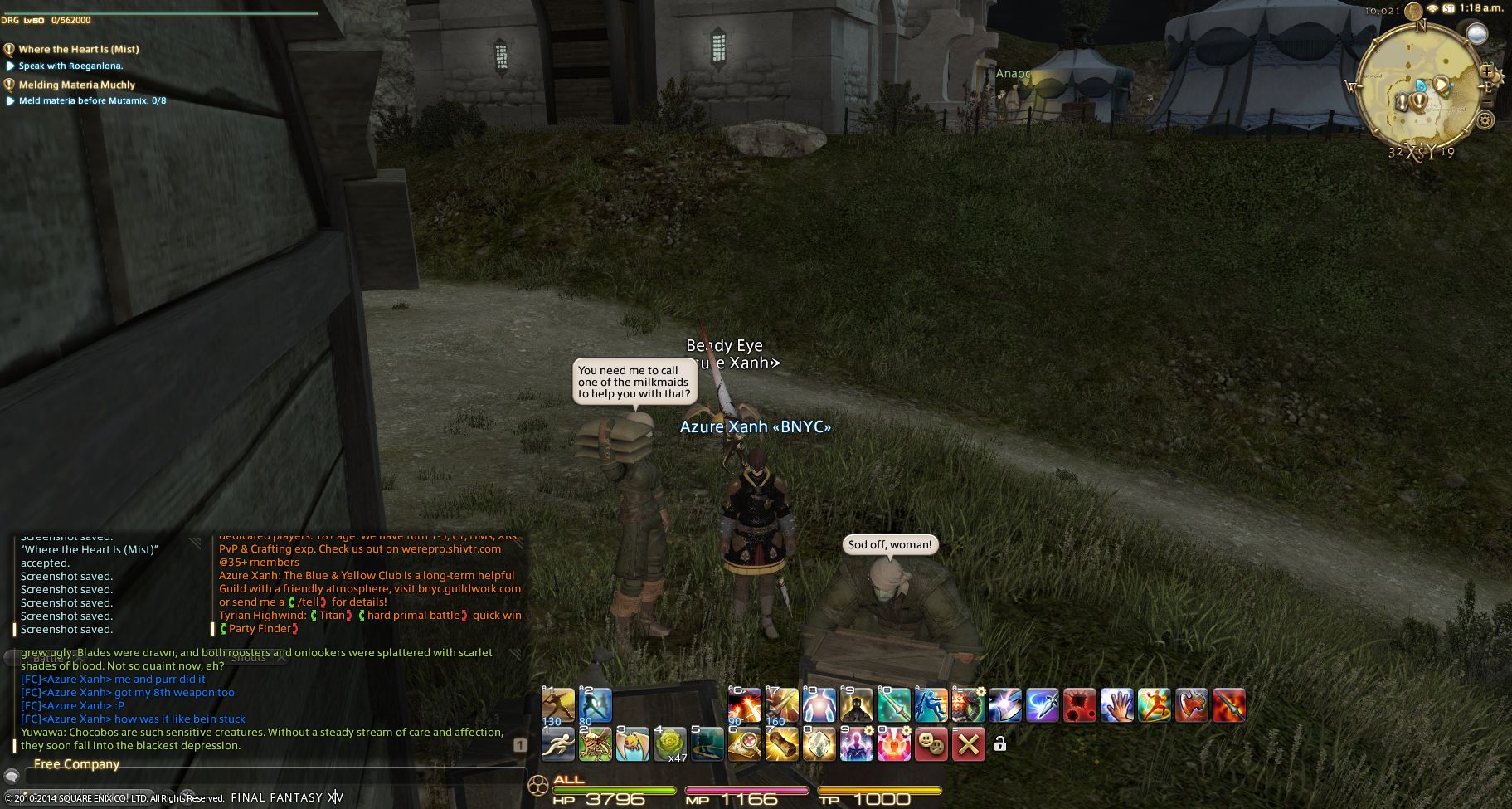Click the gil coin icon
This screenshot has height=809, width=1512.
point(1412,12)
